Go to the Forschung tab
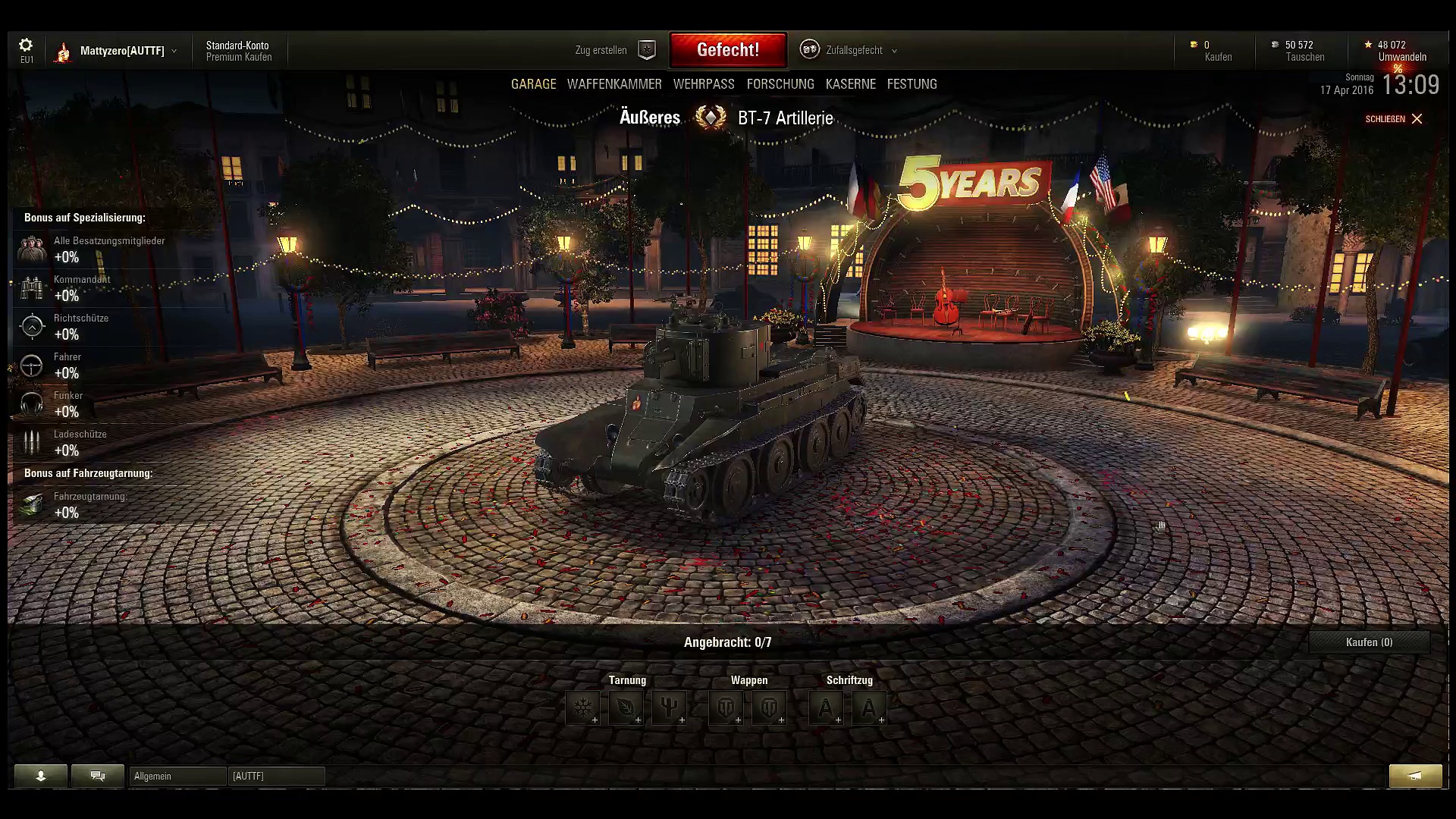The width and height of the screenshot is (1456, 819). pos(780,84)
